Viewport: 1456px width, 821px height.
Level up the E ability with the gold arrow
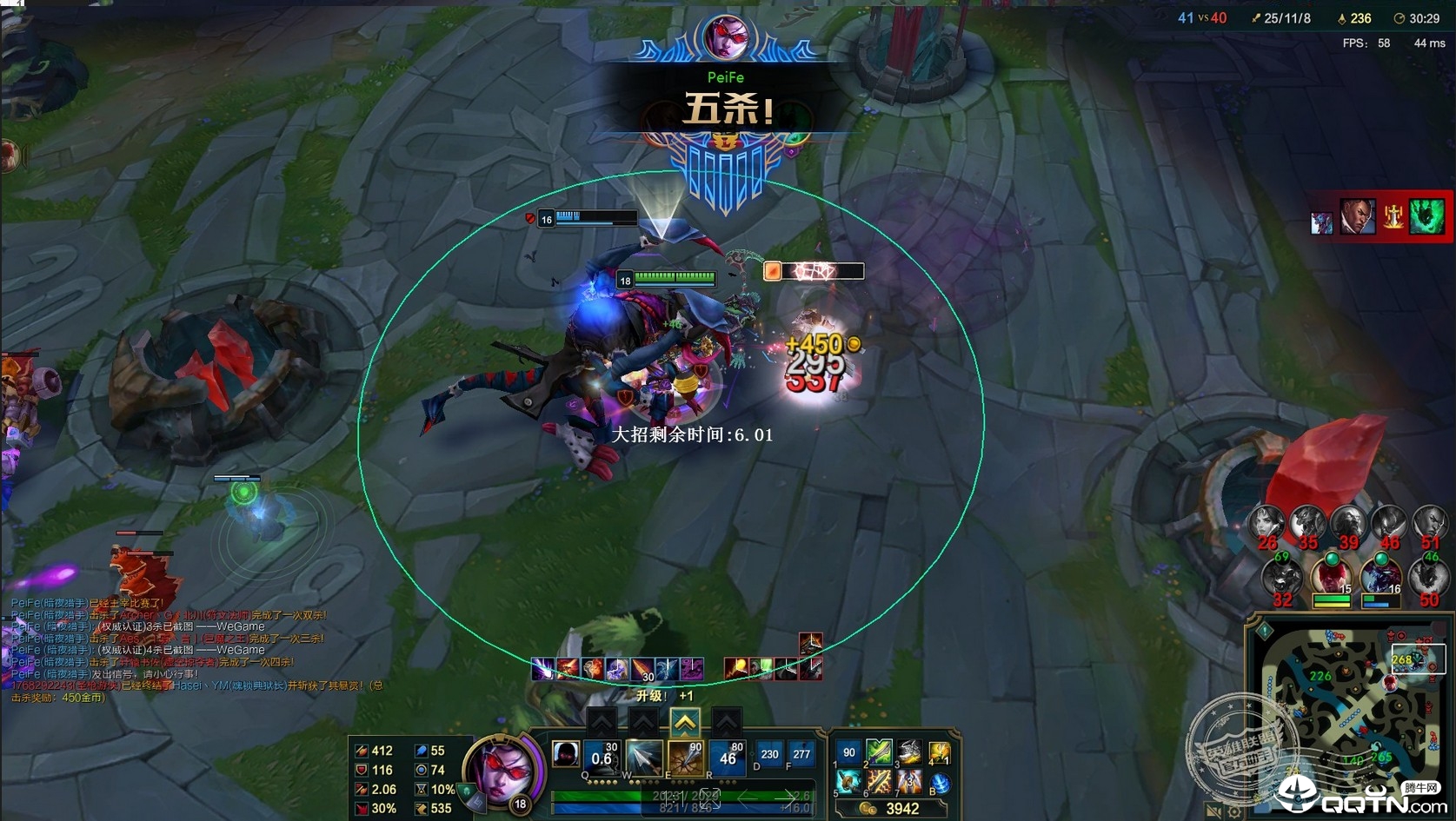click(685, 721)
